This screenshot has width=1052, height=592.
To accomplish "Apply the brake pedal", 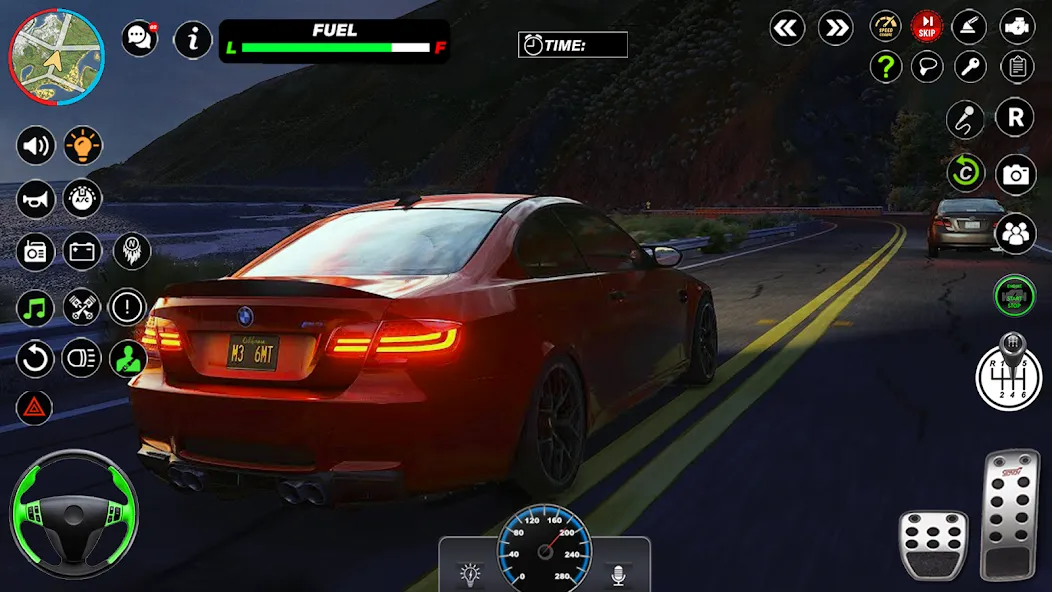I will pos(933,543).
